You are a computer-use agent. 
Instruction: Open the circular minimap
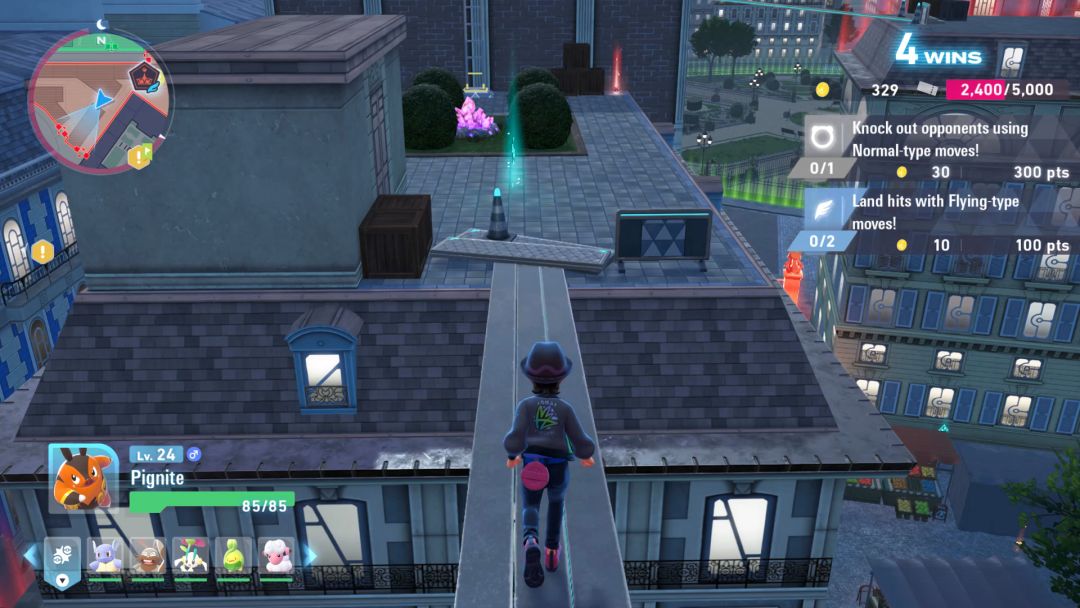point(100,100)
